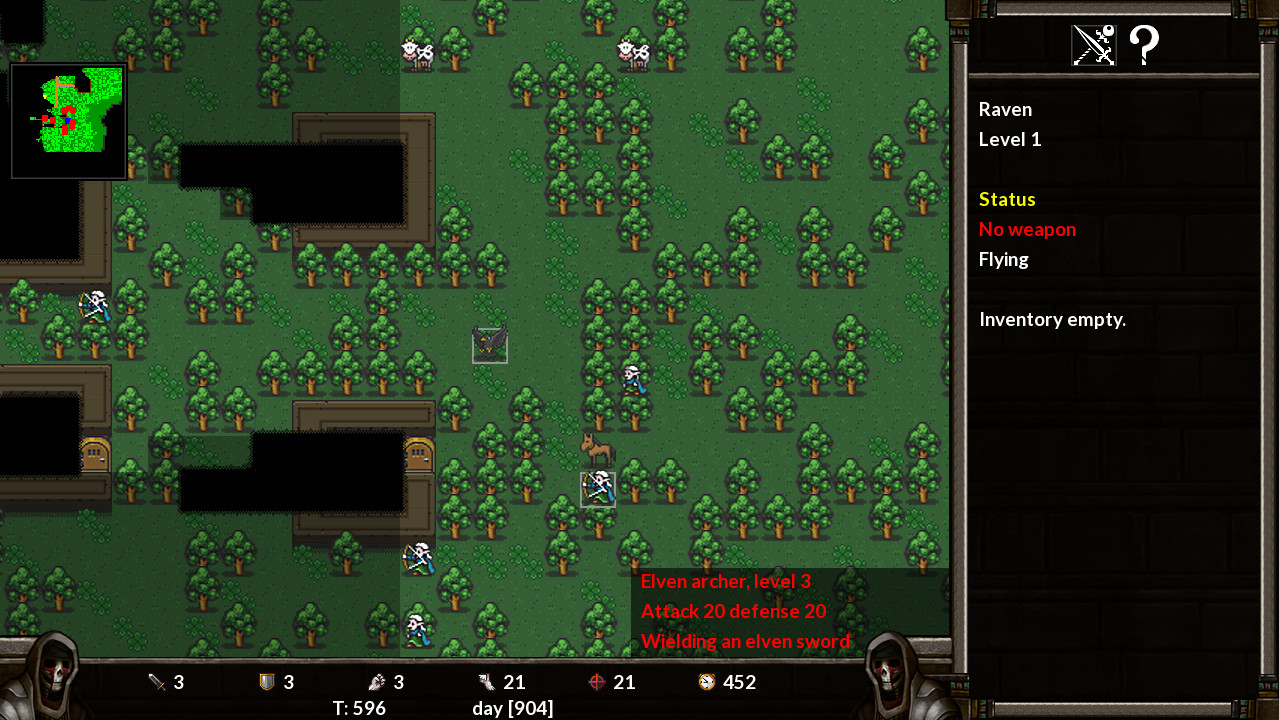Click the elven archer beside the horse

pyautogui.click(x=596, y=487)
